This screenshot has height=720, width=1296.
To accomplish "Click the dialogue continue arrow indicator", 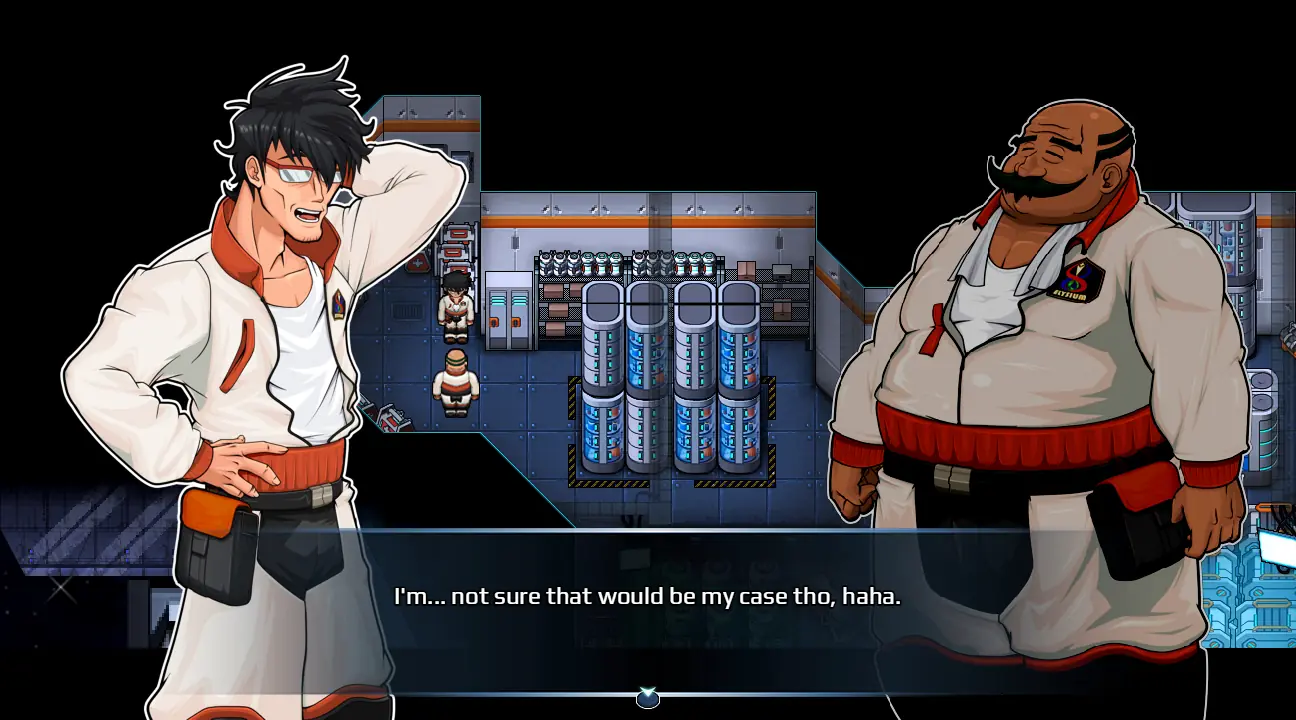I will point(648,697).
